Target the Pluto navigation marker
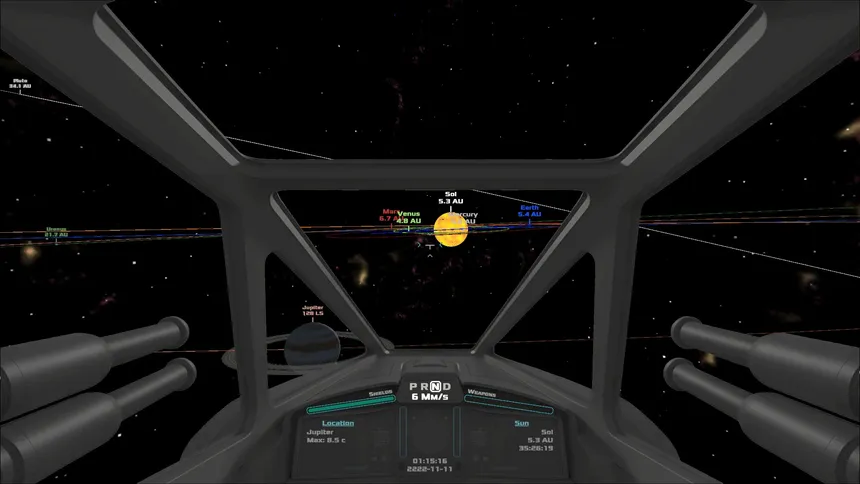 click(x=21, y=83)
